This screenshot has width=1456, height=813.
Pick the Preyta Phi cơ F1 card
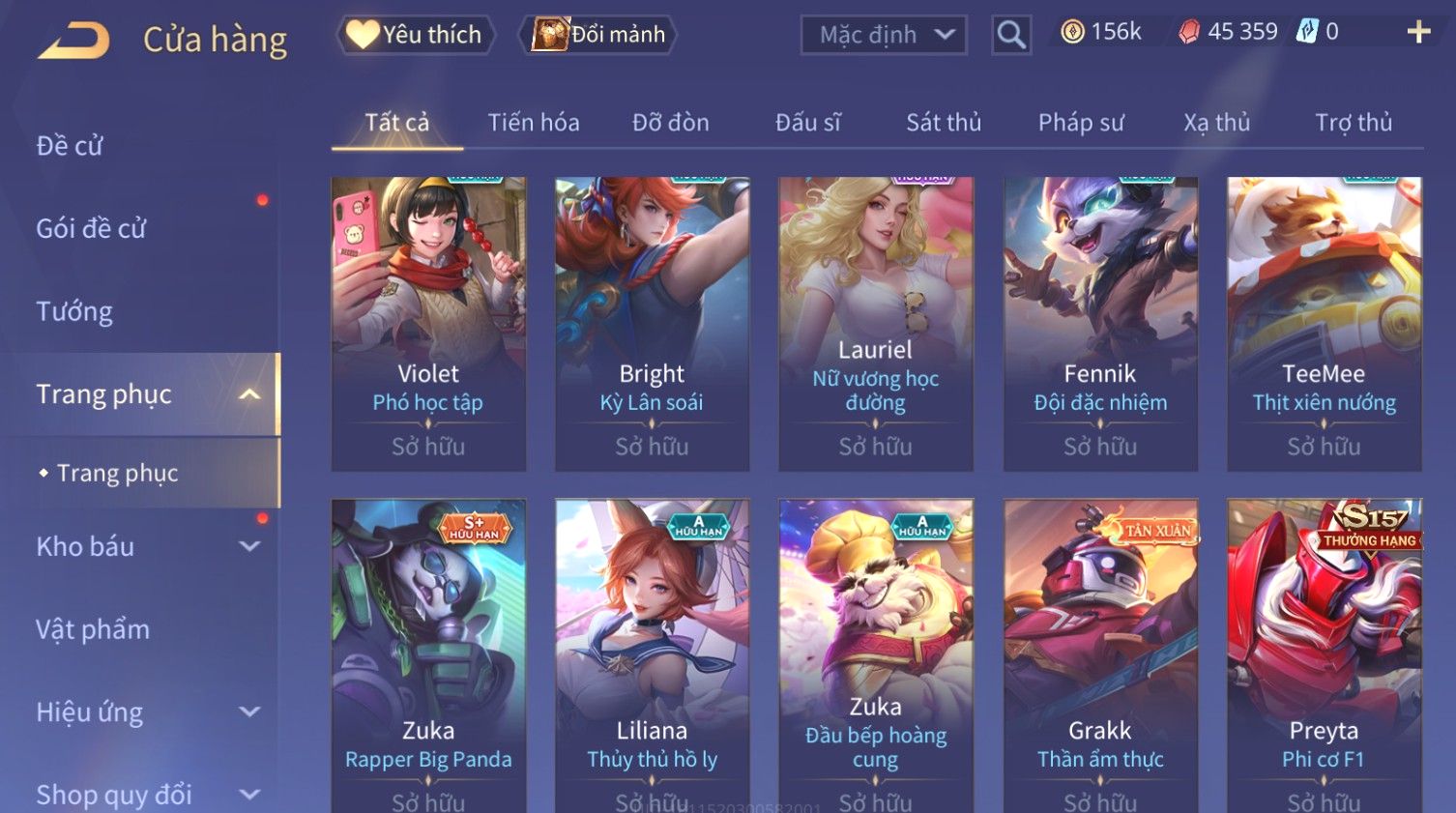(1324, 655)
